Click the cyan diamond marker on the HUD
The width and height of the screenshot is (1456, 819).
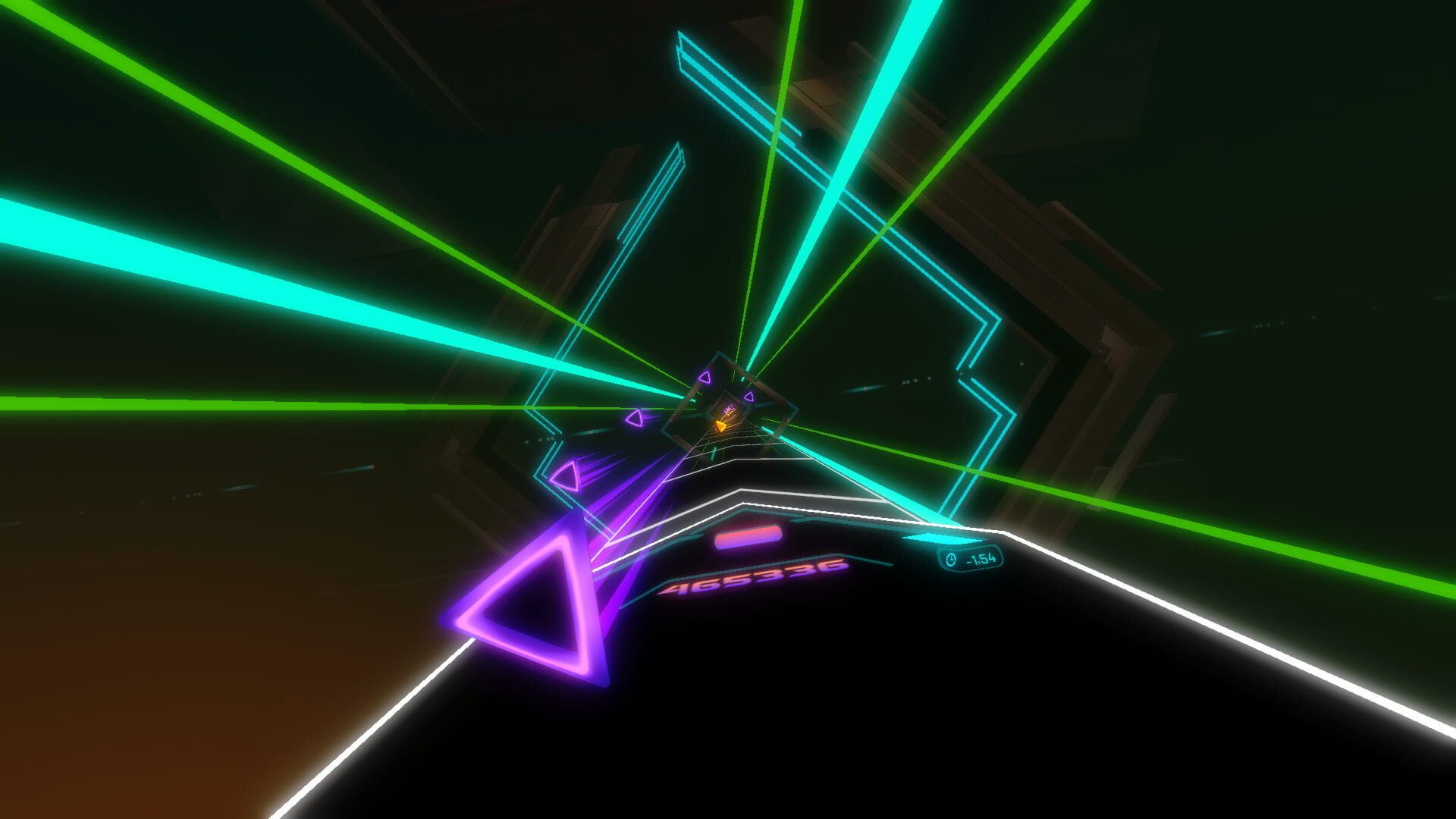point(943,540)
